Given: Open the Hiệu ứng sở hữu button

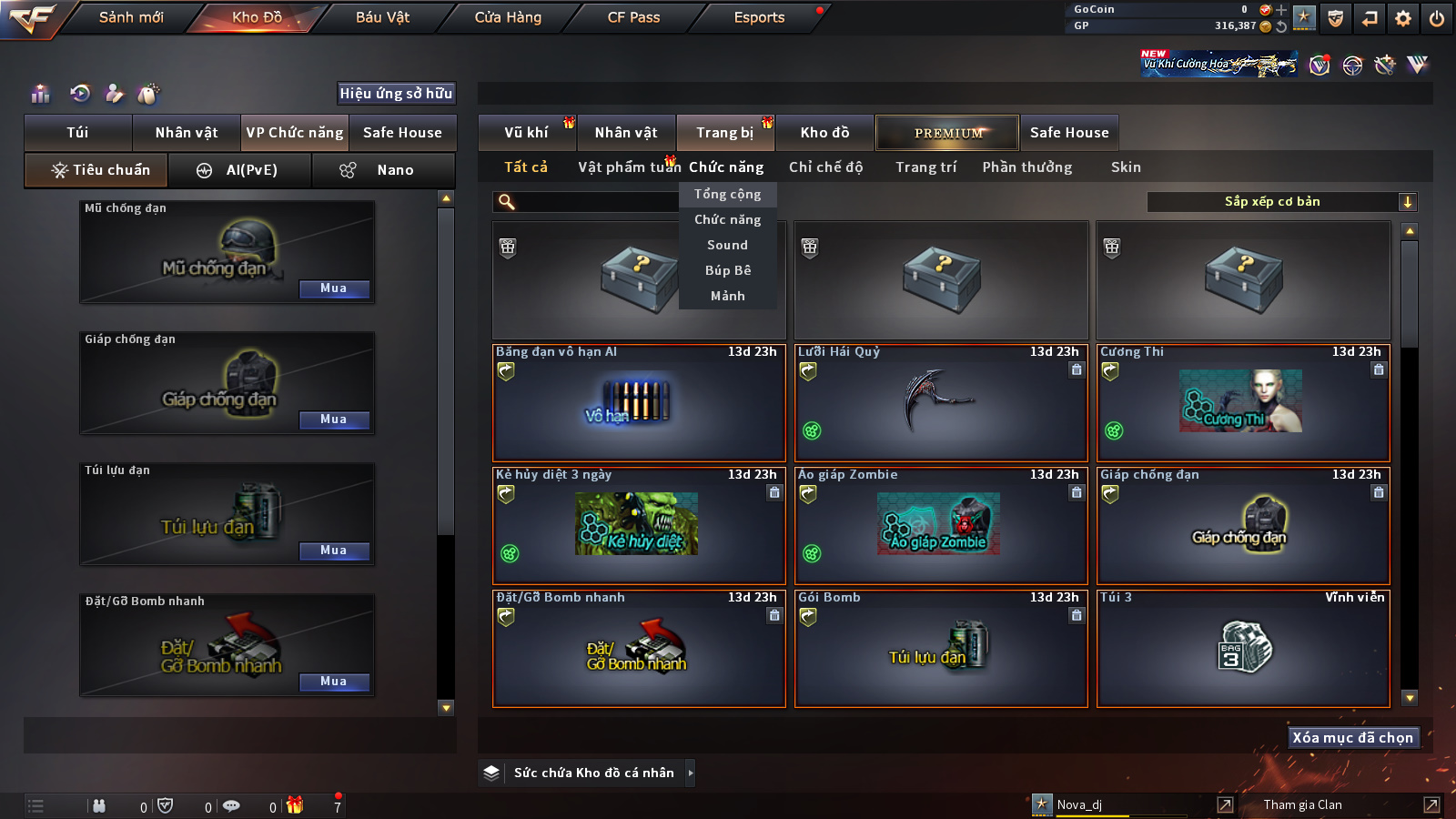Looking at the screenshot, I should pyautogui.click(x=396, y=93).
